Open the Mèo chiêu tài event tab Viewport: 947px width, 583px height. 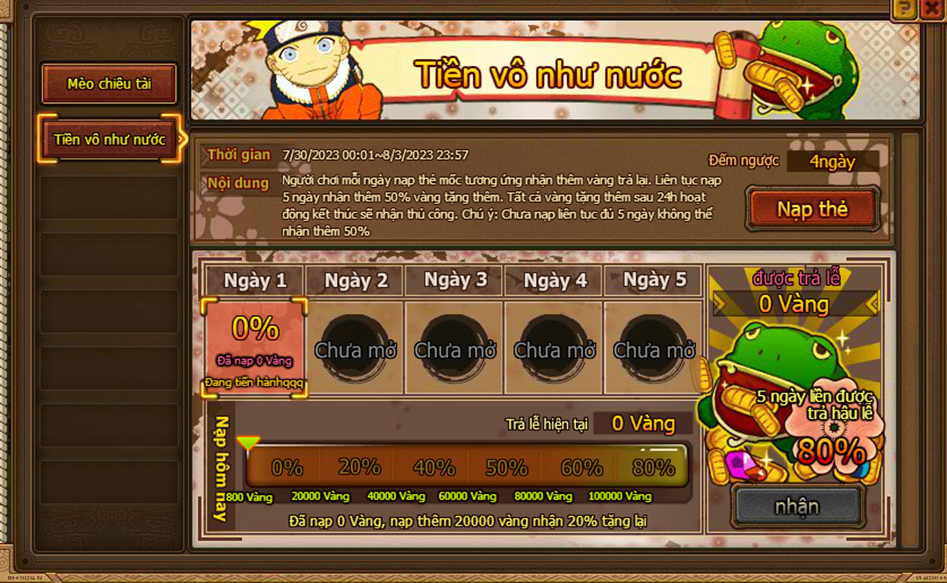(x=109, y=84)
